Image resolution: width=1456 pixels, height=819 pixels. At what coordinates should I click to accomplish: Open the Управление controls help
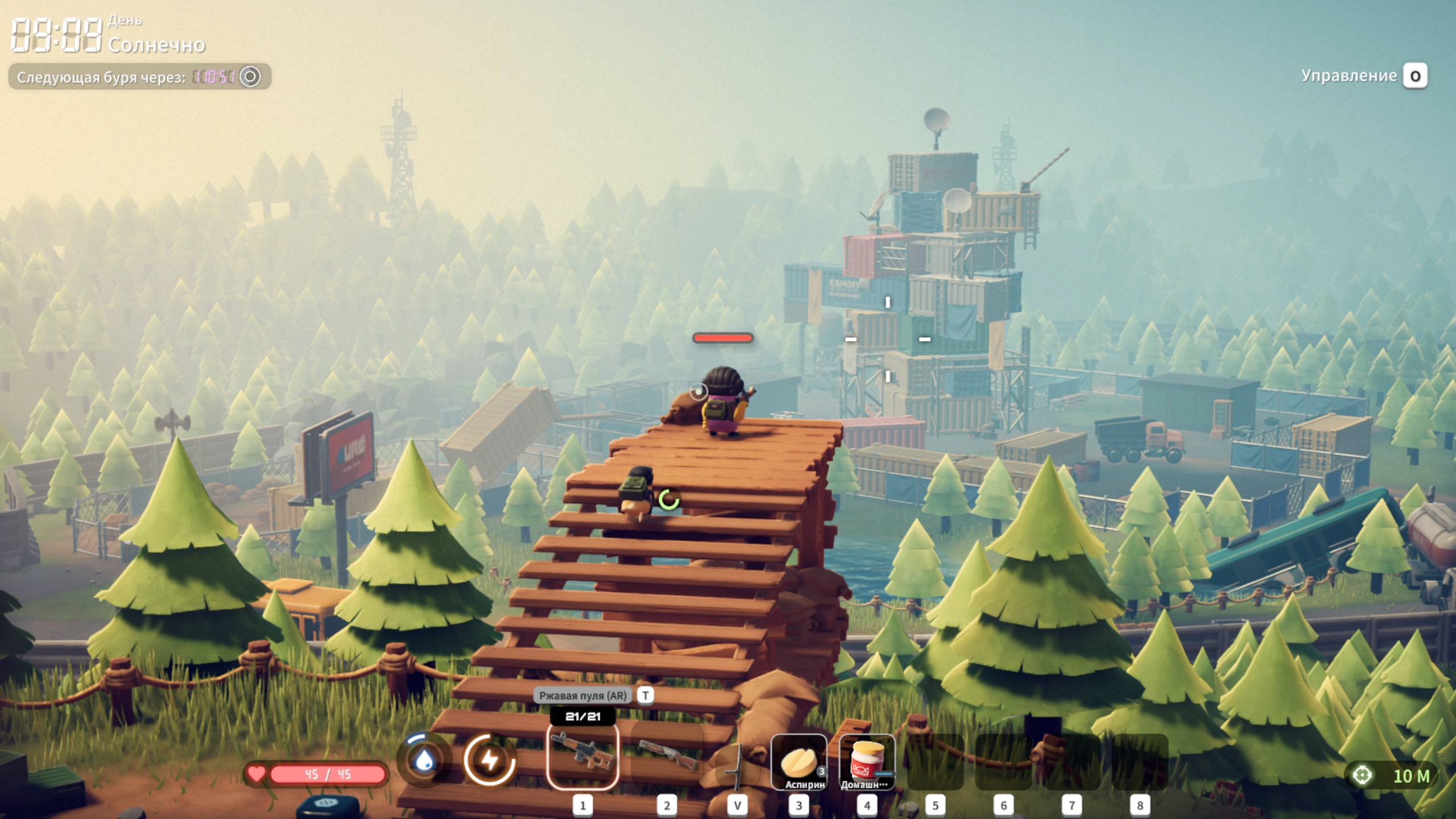click(x=1364, y=76)
